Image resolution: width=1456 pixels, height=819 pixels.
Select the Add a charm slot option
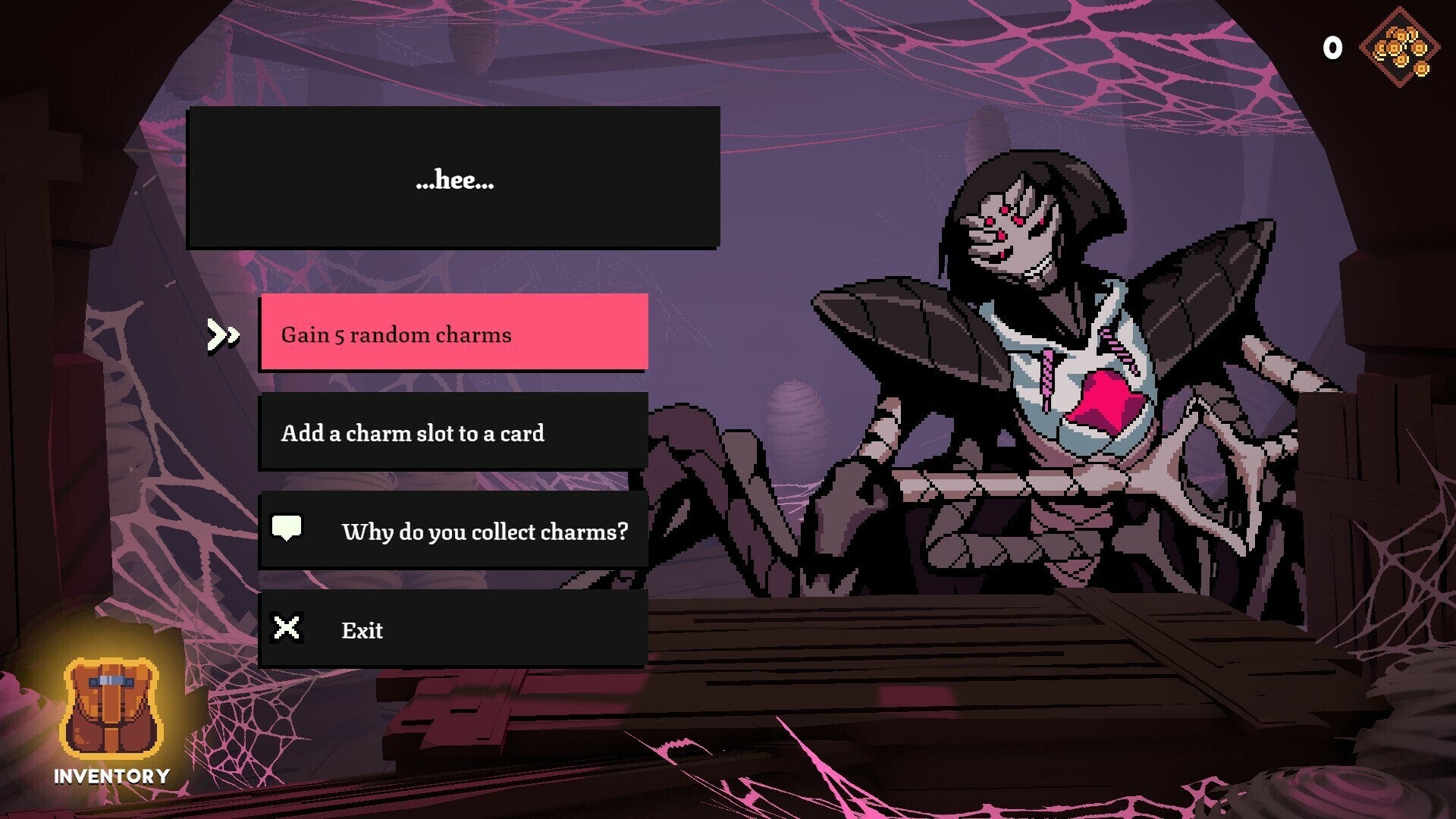click(454, 433)
